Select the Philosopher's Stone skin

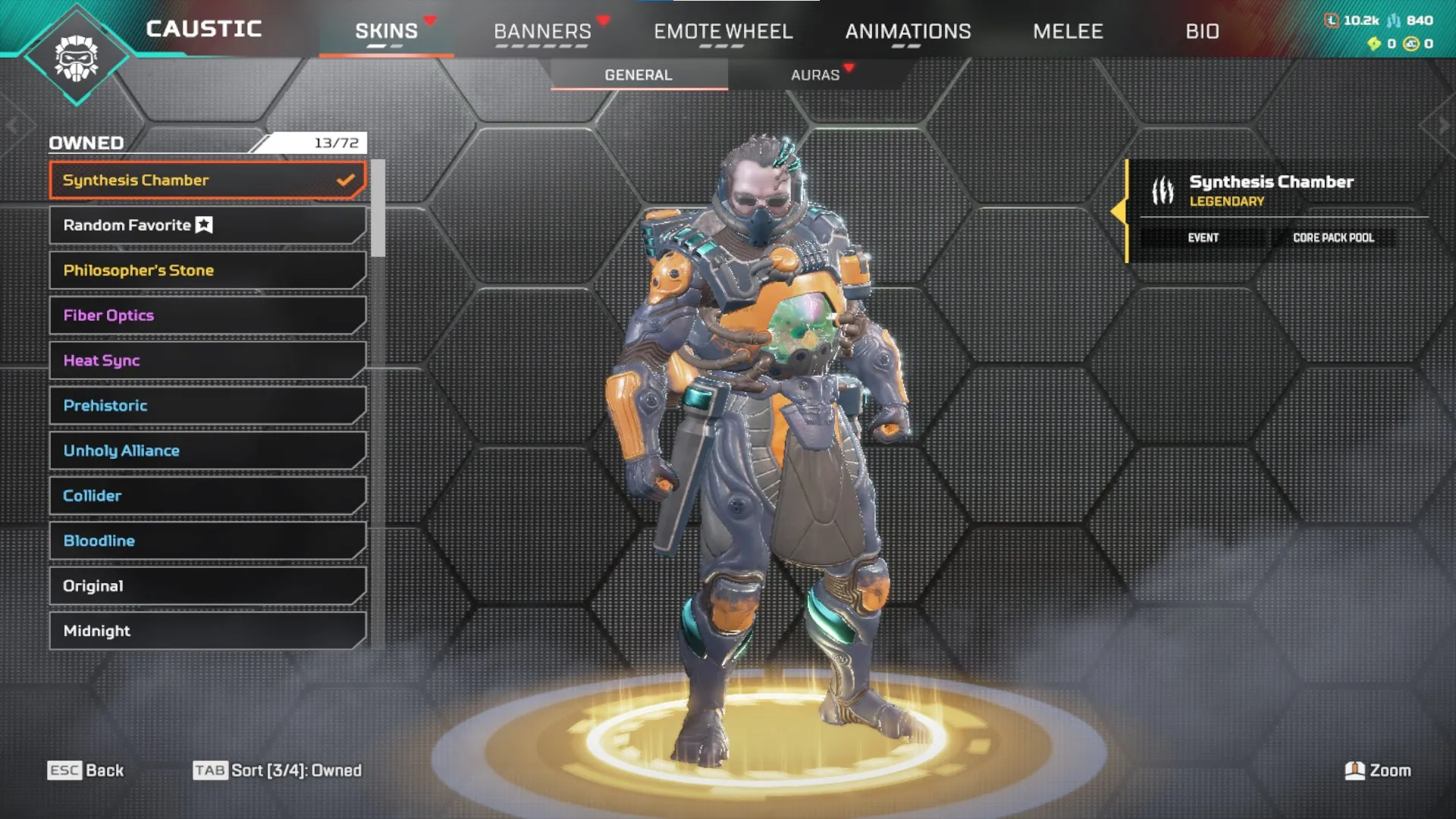pyautogui.click(x=139, y=270)
